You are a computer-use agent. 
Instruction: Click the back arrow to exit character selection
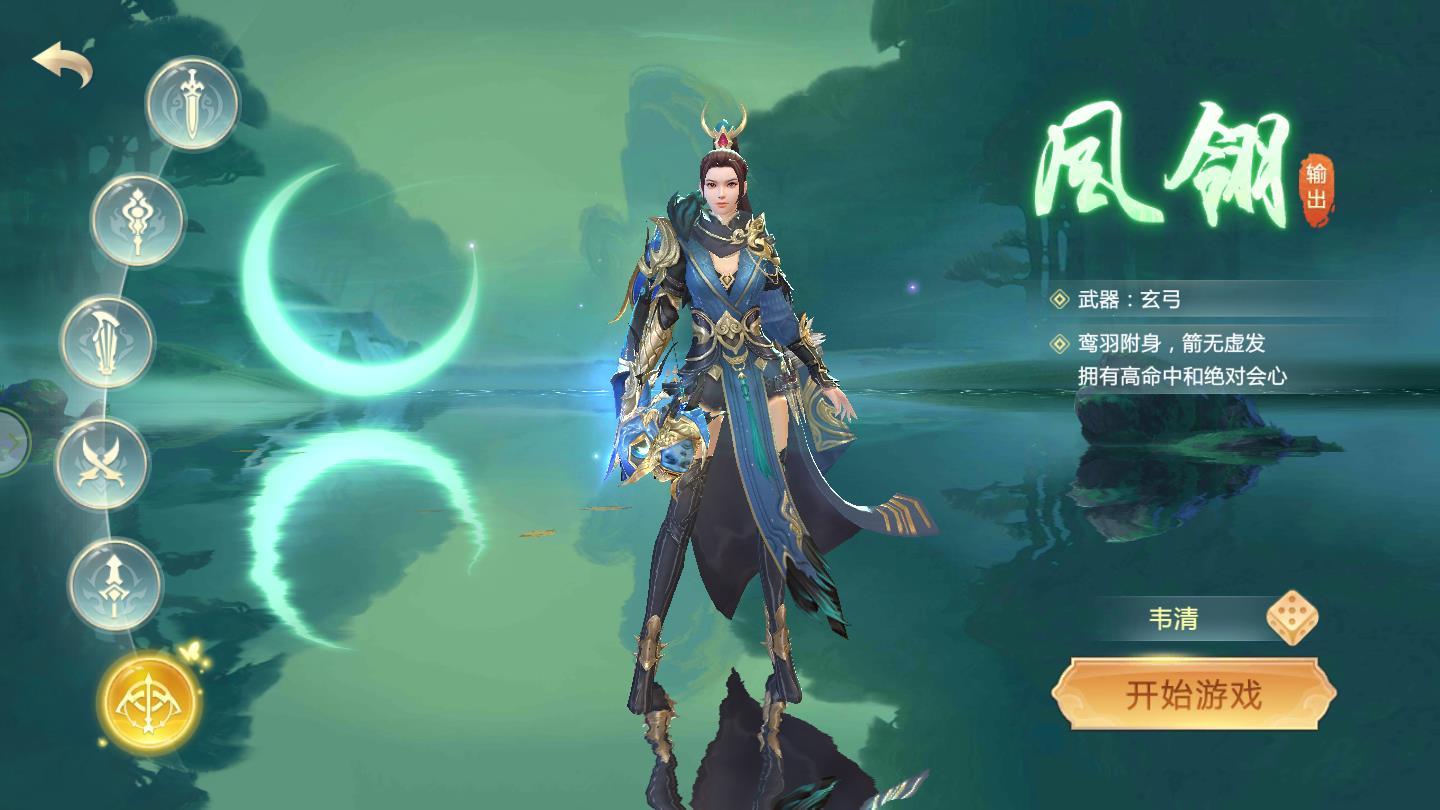pyautogui.click(x=62, y=60)
